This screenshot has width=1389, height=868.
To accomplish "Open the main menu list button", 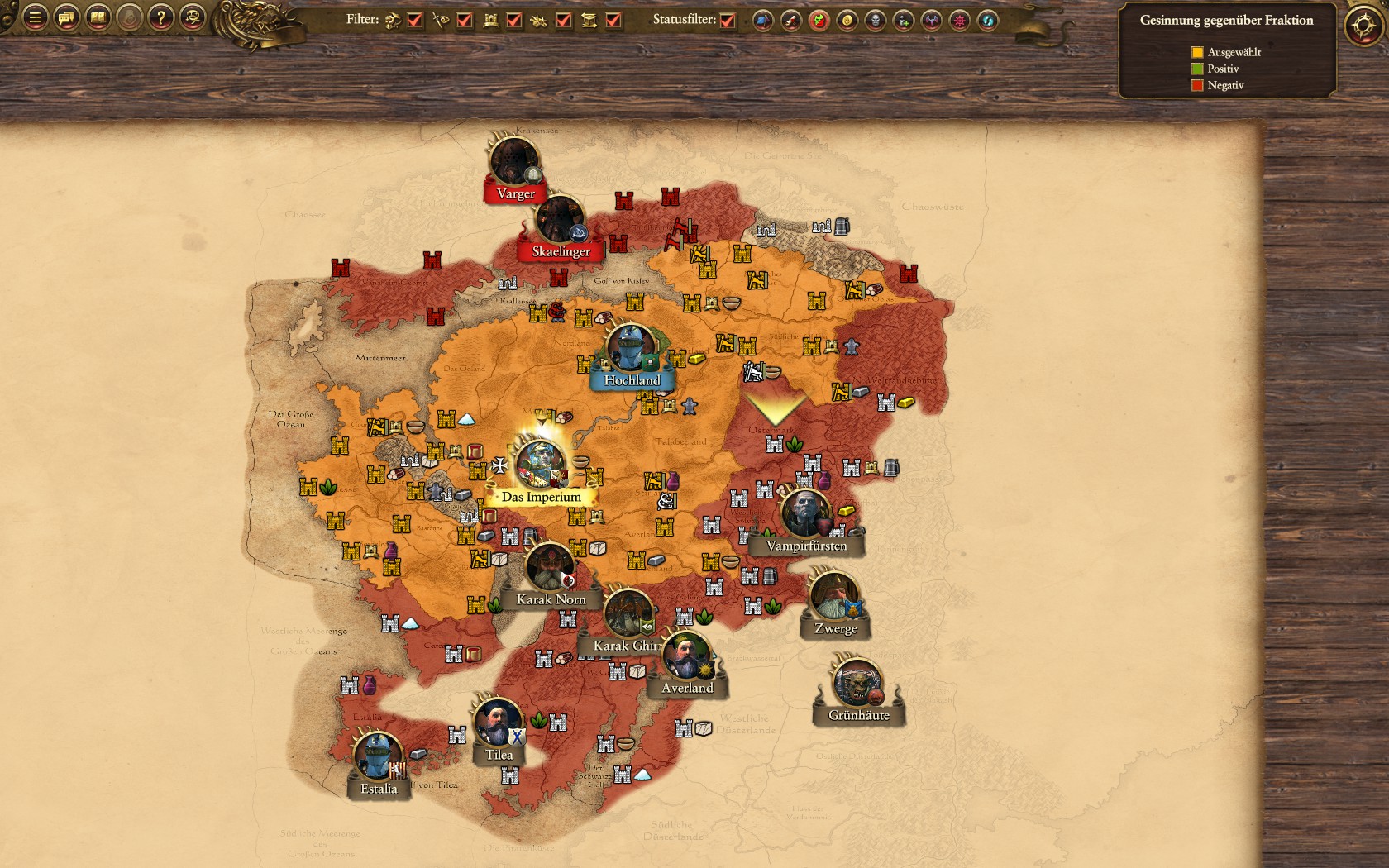I will point(35,17).
